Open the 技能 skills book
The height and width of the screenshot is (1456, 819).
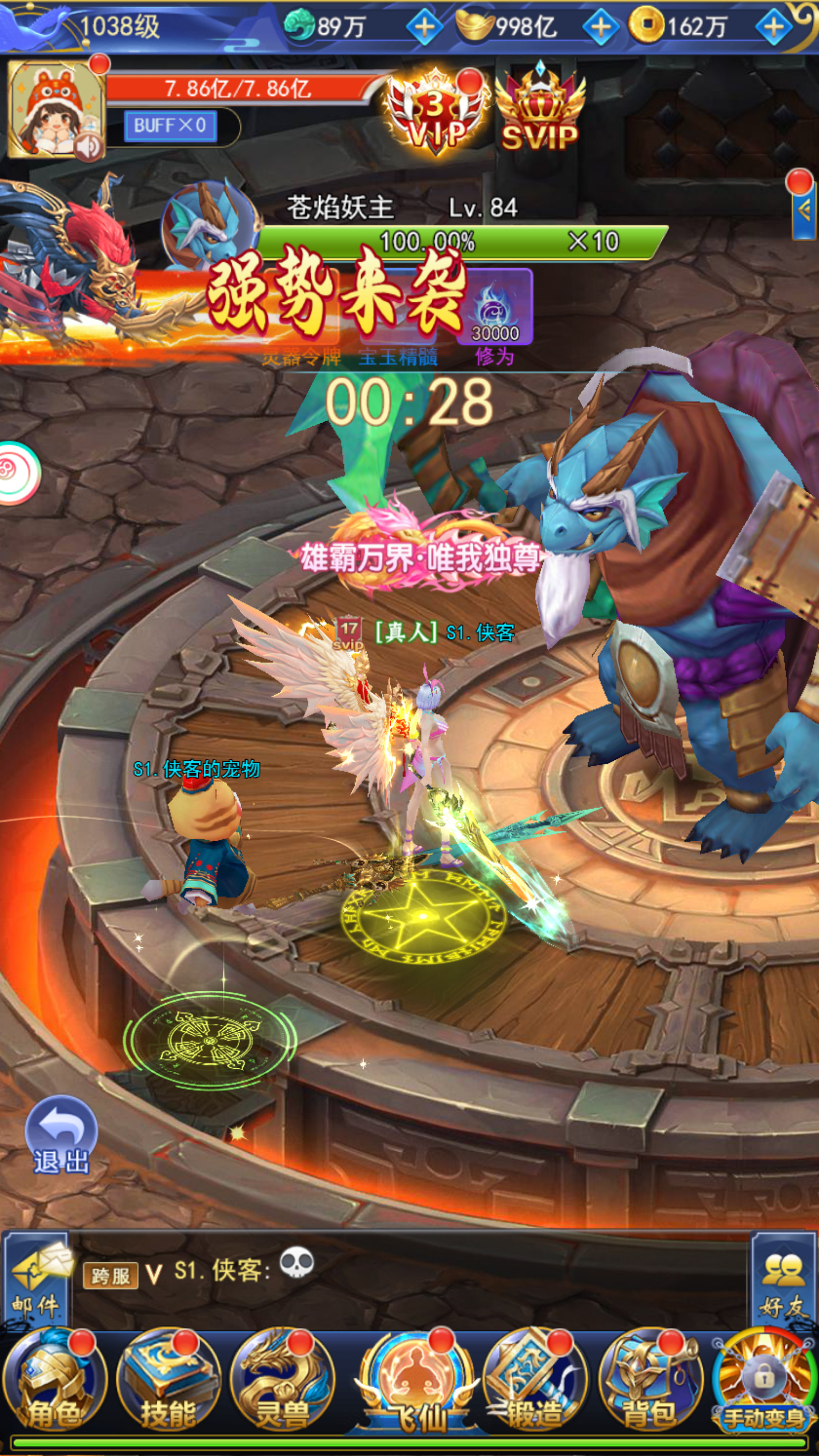(168, 1379)
